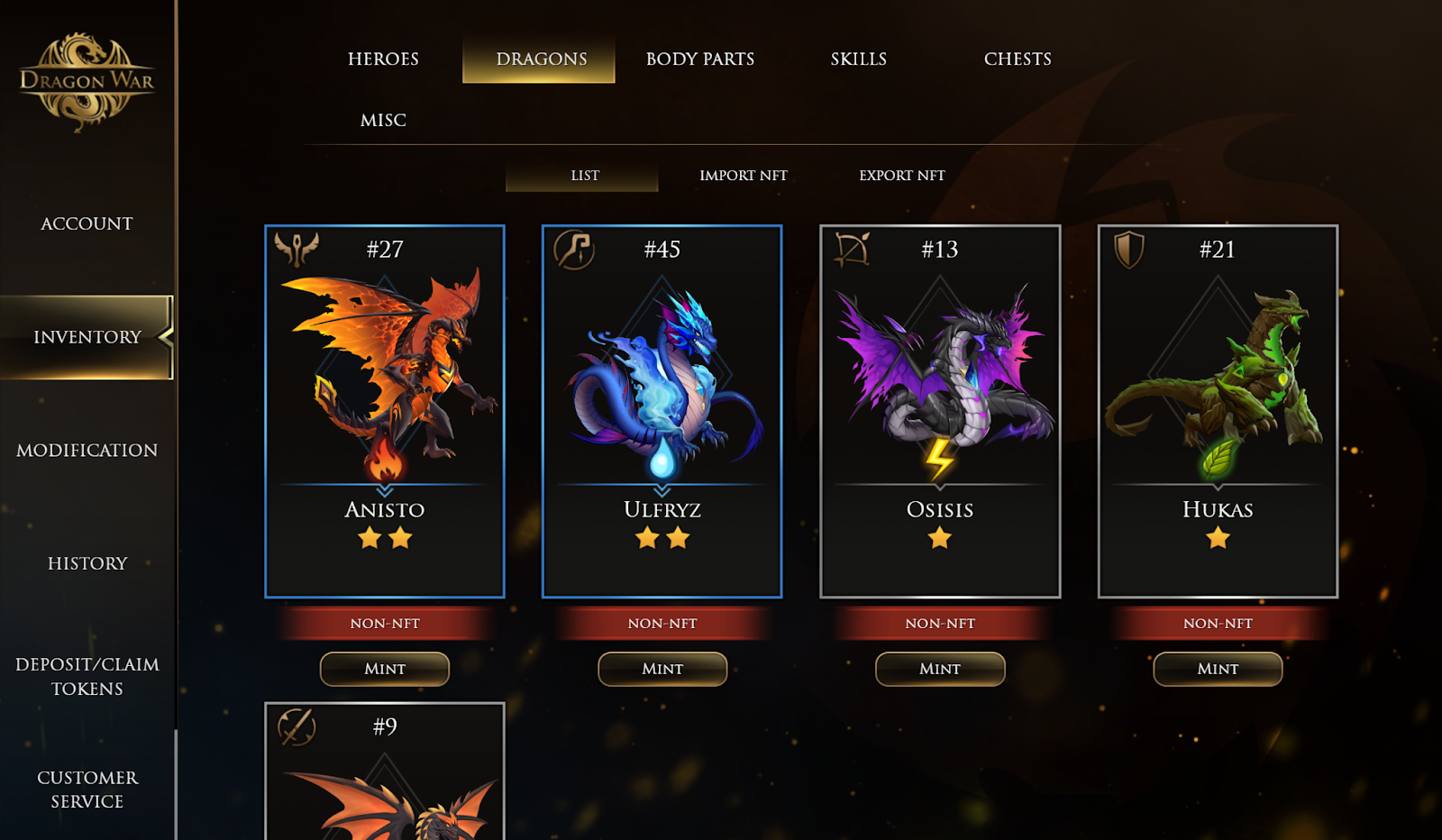Open Deposit/Claim Tokens page
1442x840 pixels.
pos(87,676)
